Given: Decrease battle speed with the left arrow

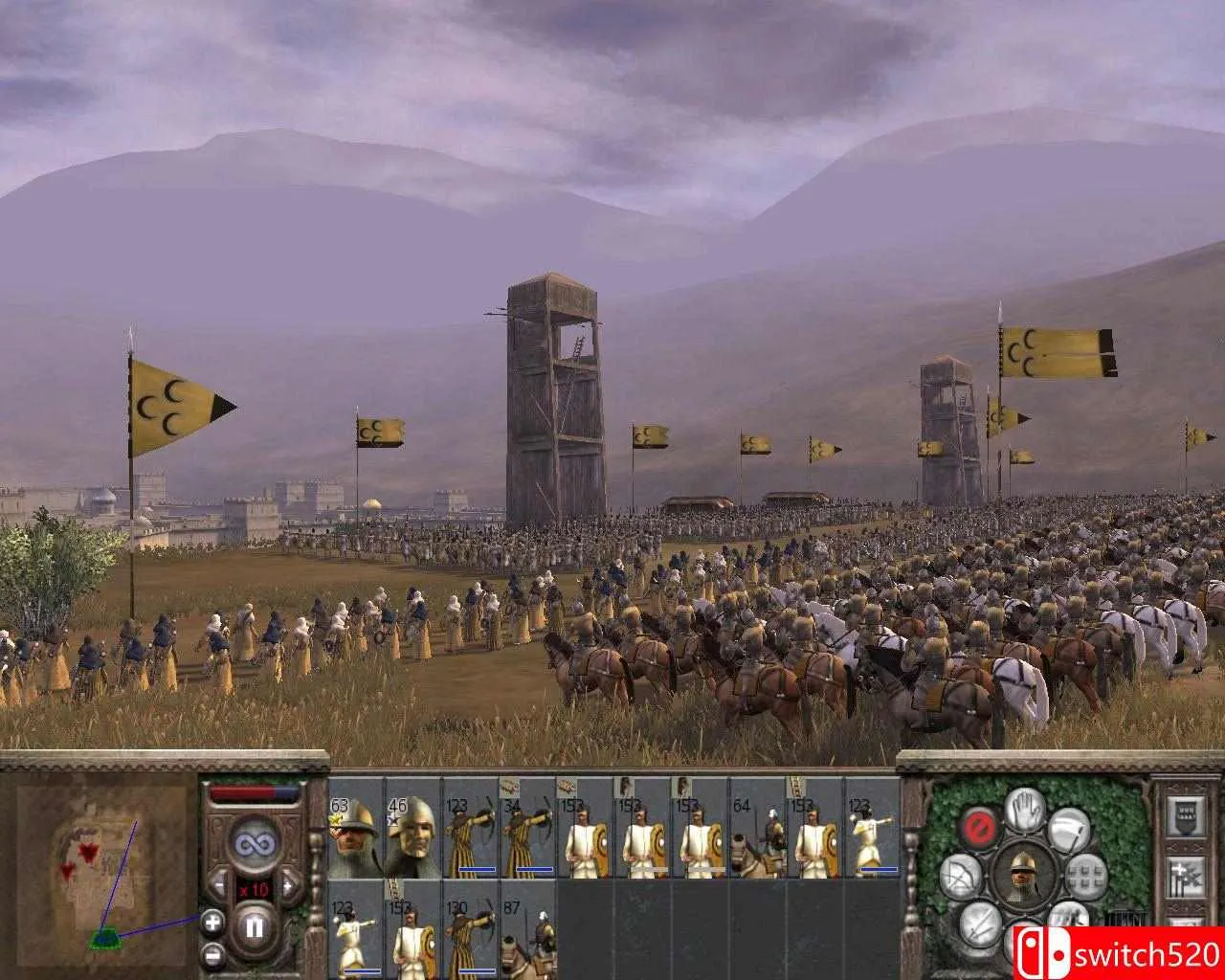Looking at the screenshot, I should click(219, 884).
